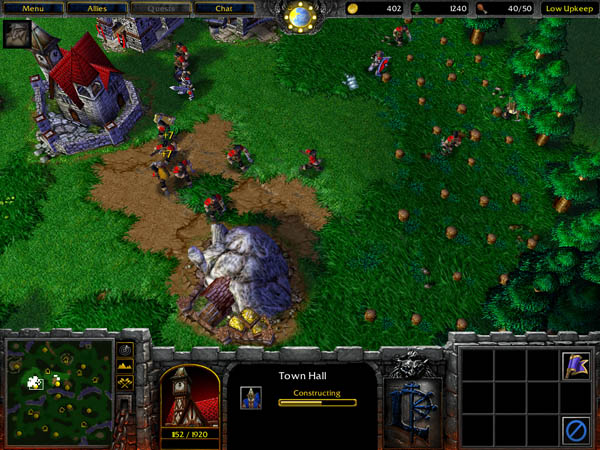Set the rally point flag command
This screenshot has height=450, width=600.
574,365
